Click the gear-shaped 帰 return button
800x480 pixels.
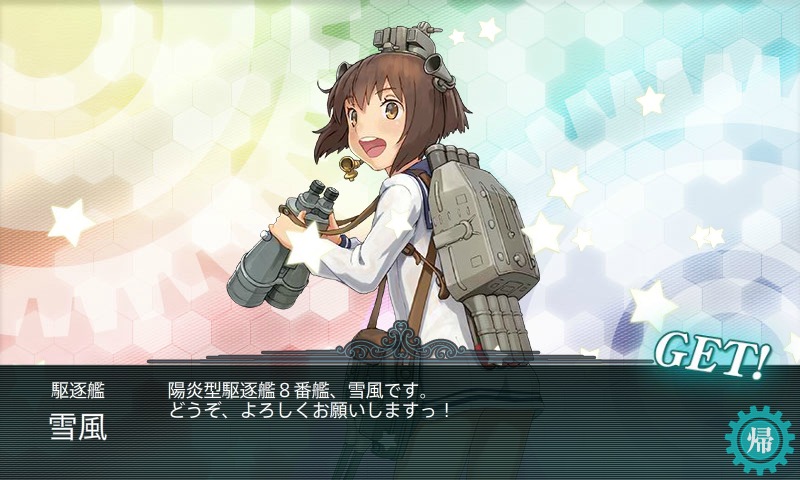(755, 437)
